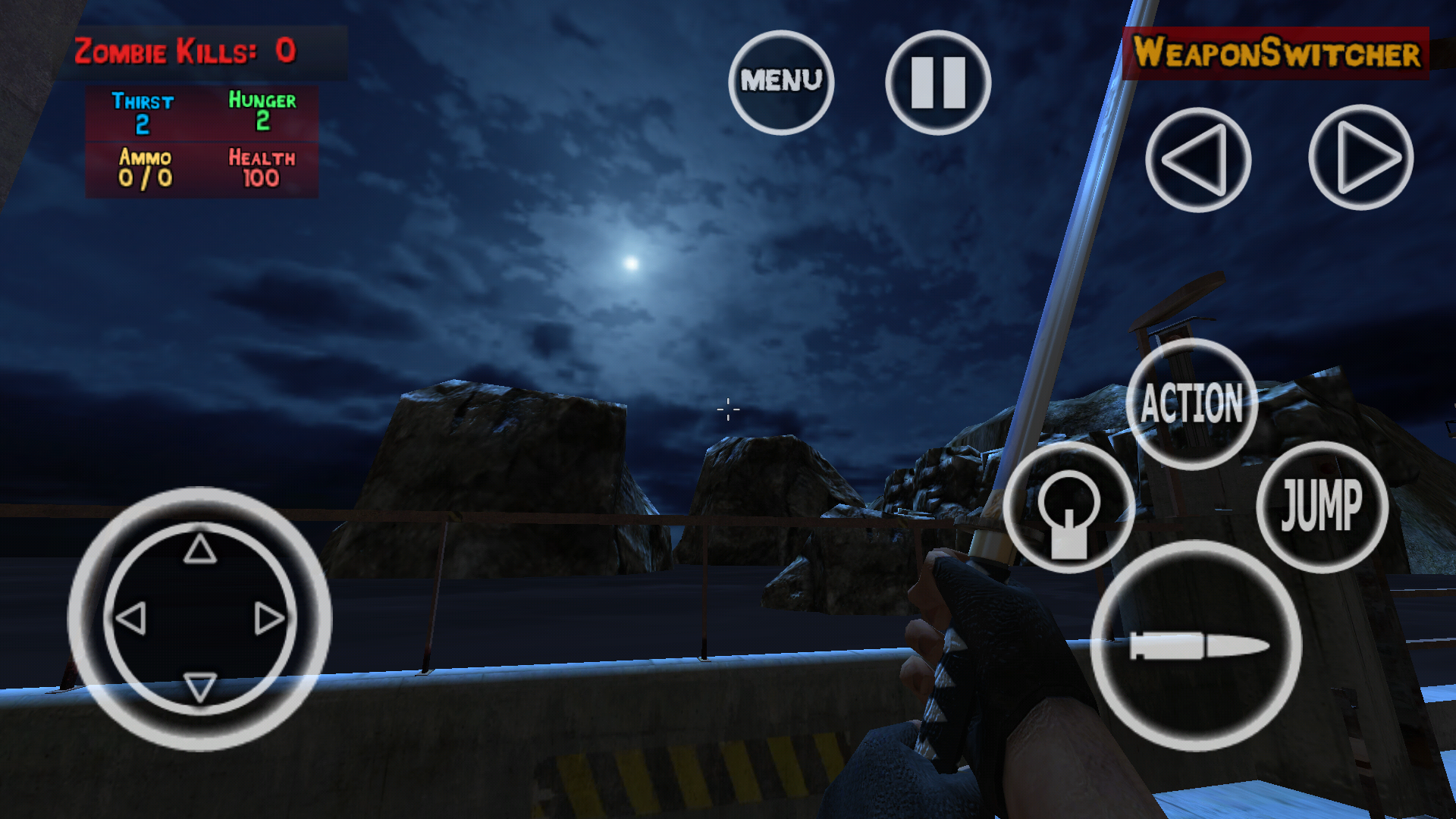The width and height of the screenshot is (1456, 819).
Task: Click the center crosshair
Action: (727, 409)
